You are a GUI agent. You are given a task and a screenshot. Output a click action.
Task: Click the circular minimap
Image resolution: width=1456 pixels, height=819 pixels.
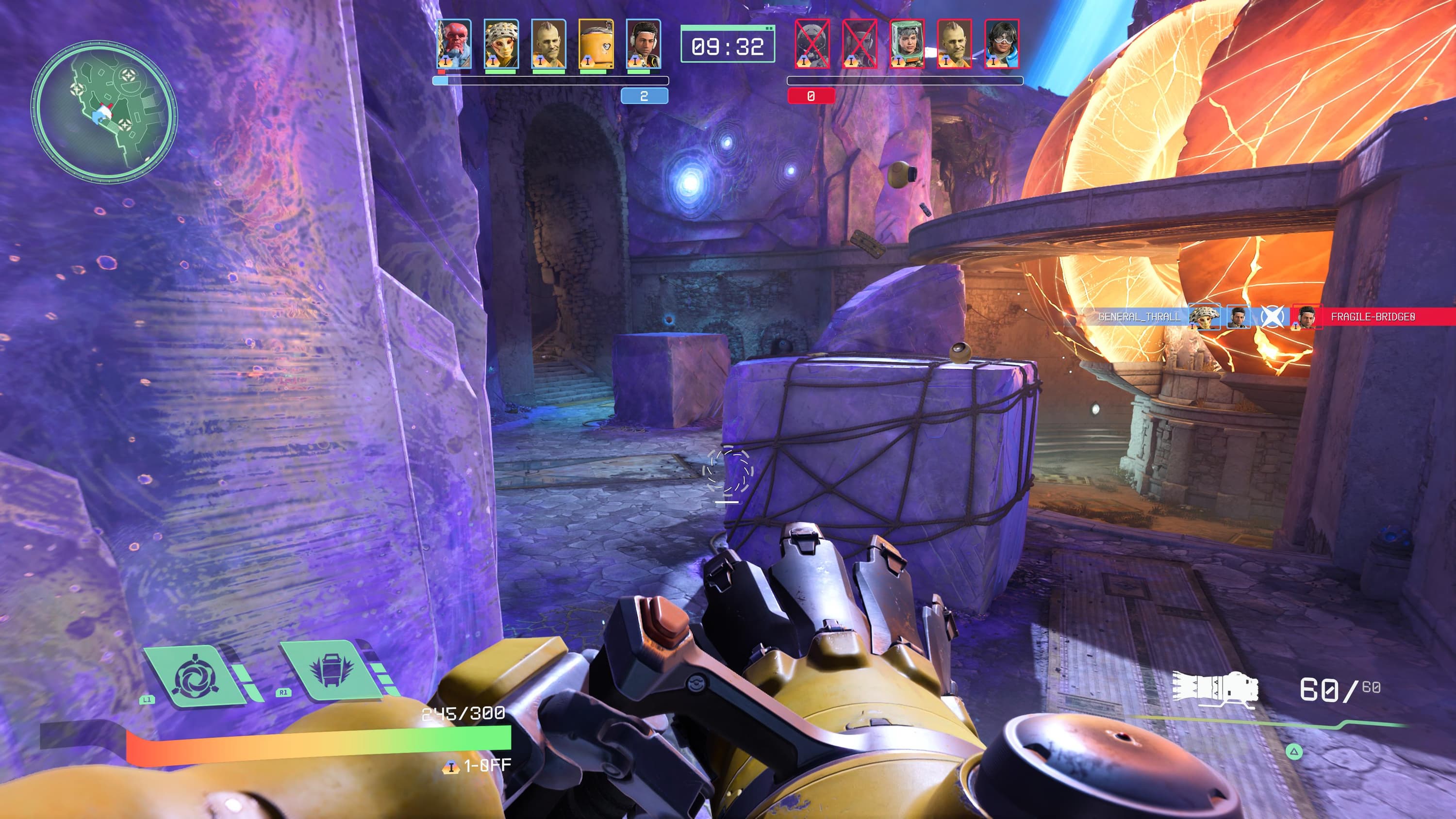(104, 111)
